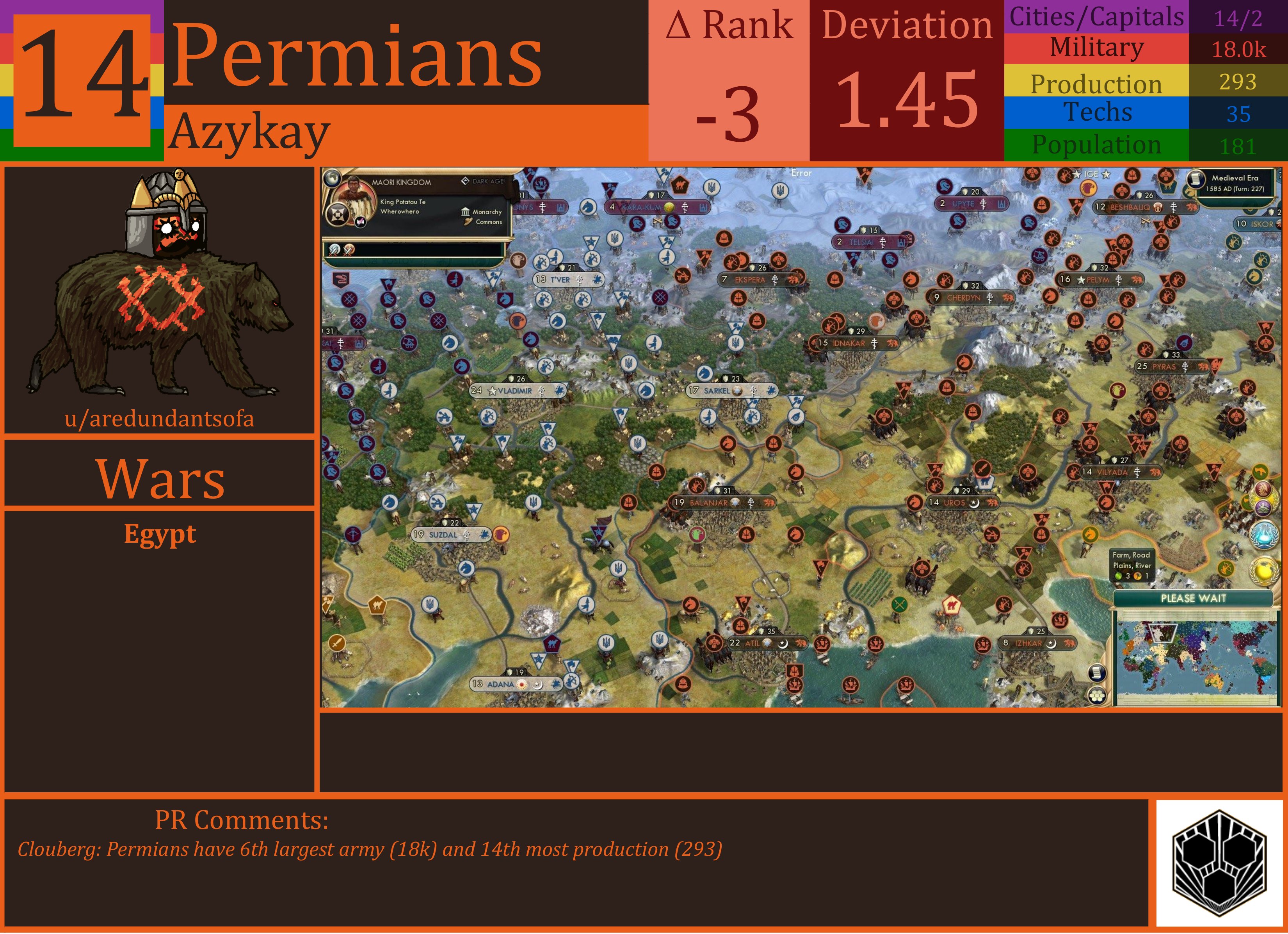Click the Dark Age diamond icon
1288x934 pixels.
pos(466,181)
